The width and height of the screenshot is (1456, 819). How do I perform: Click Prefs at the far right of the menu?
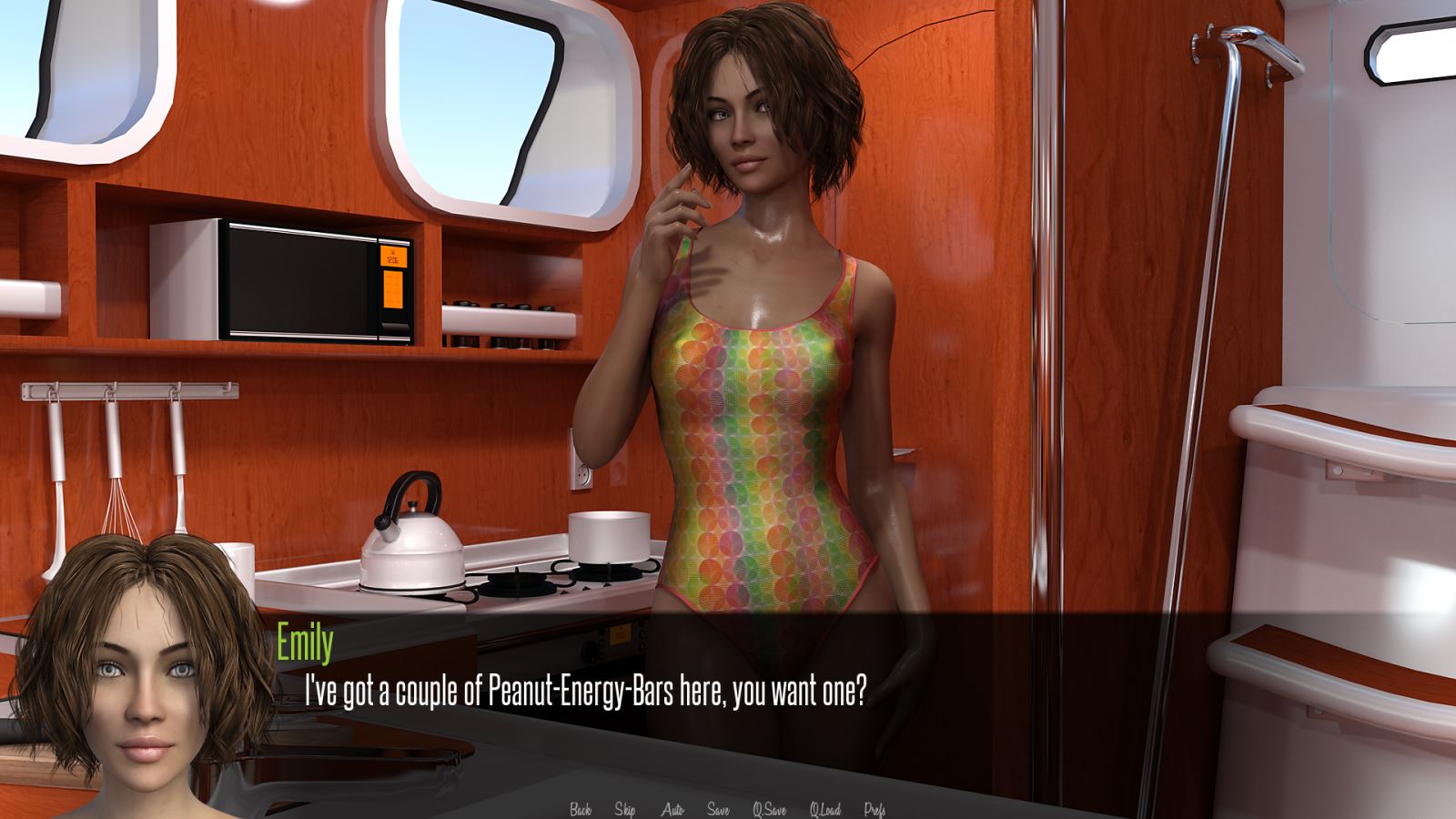pyautogui.click(x=876, y=808)
